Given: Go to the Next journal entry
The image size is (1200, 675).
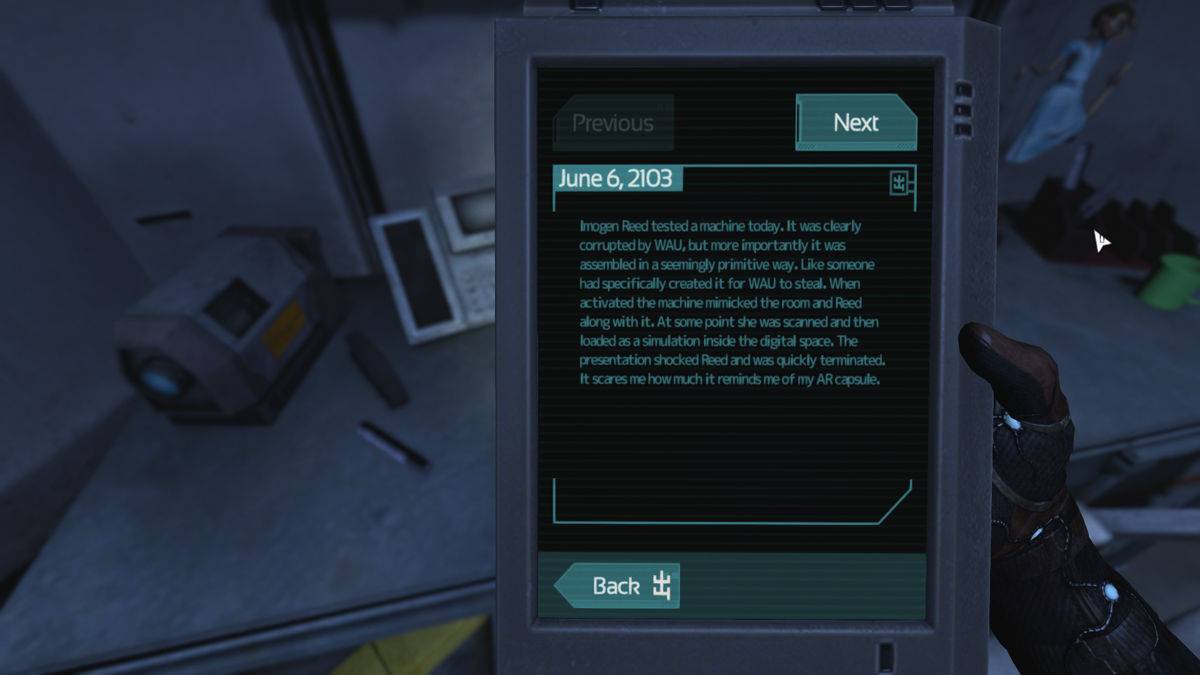Looking at the screenshot, I should click(x=856, y=123).
